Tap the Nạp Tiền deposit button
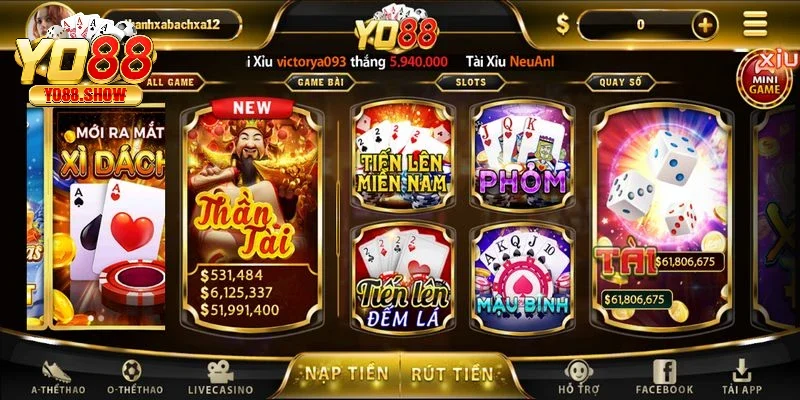This screenshot has height=400, width=800. [x=346, y=373]
